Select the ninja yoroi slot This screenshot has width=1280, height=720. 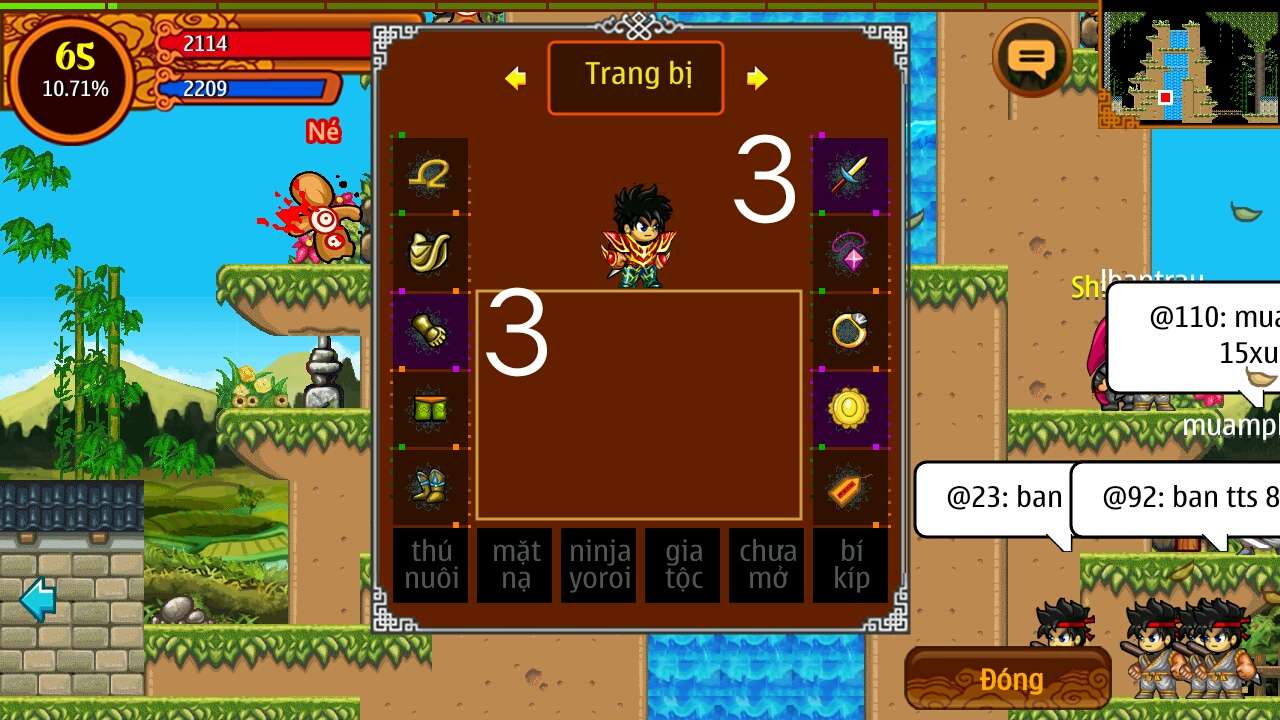point(599,565)
